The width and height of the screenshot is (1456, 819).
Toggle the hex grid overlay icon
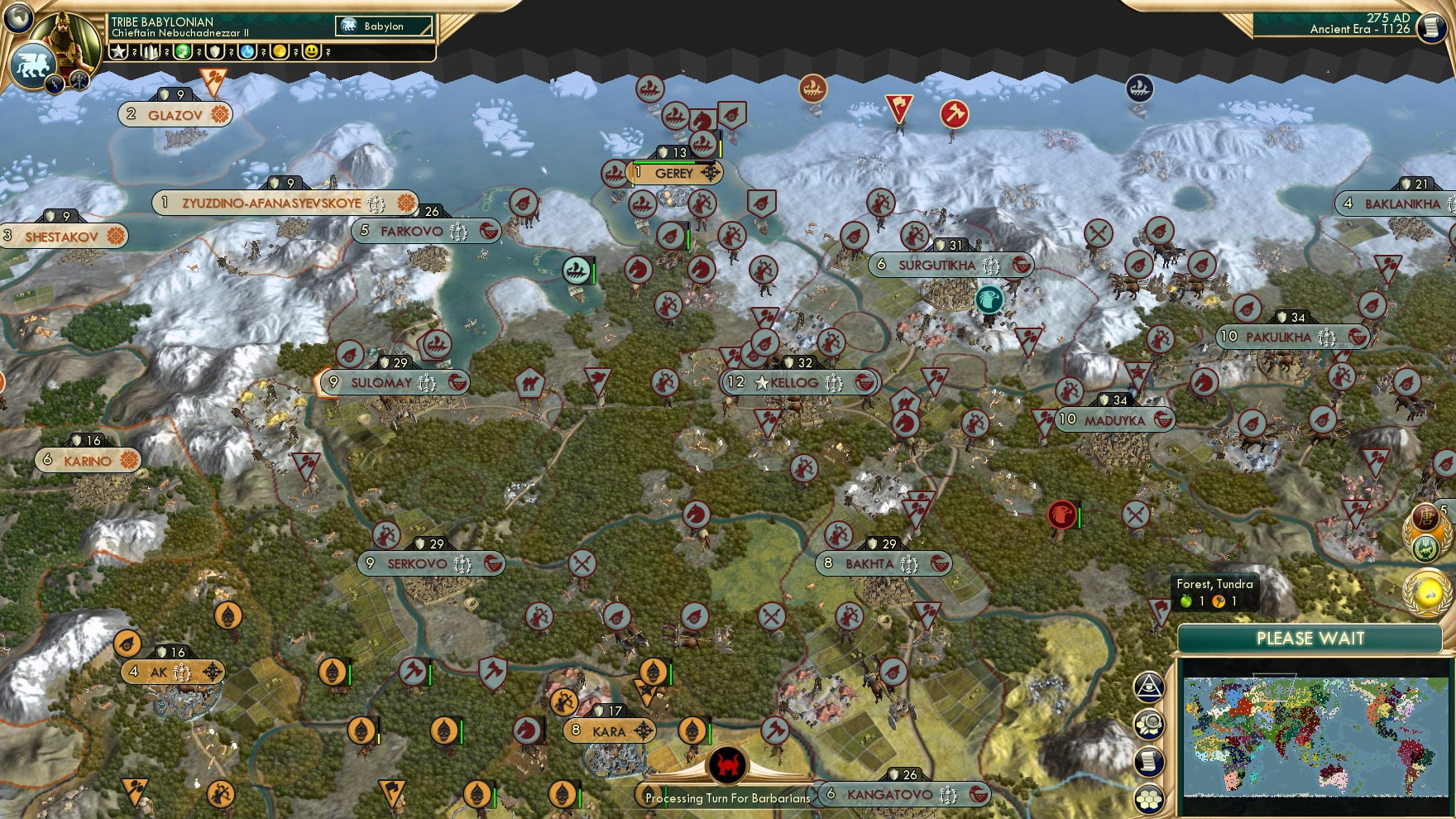click(x=1150, y=797)
